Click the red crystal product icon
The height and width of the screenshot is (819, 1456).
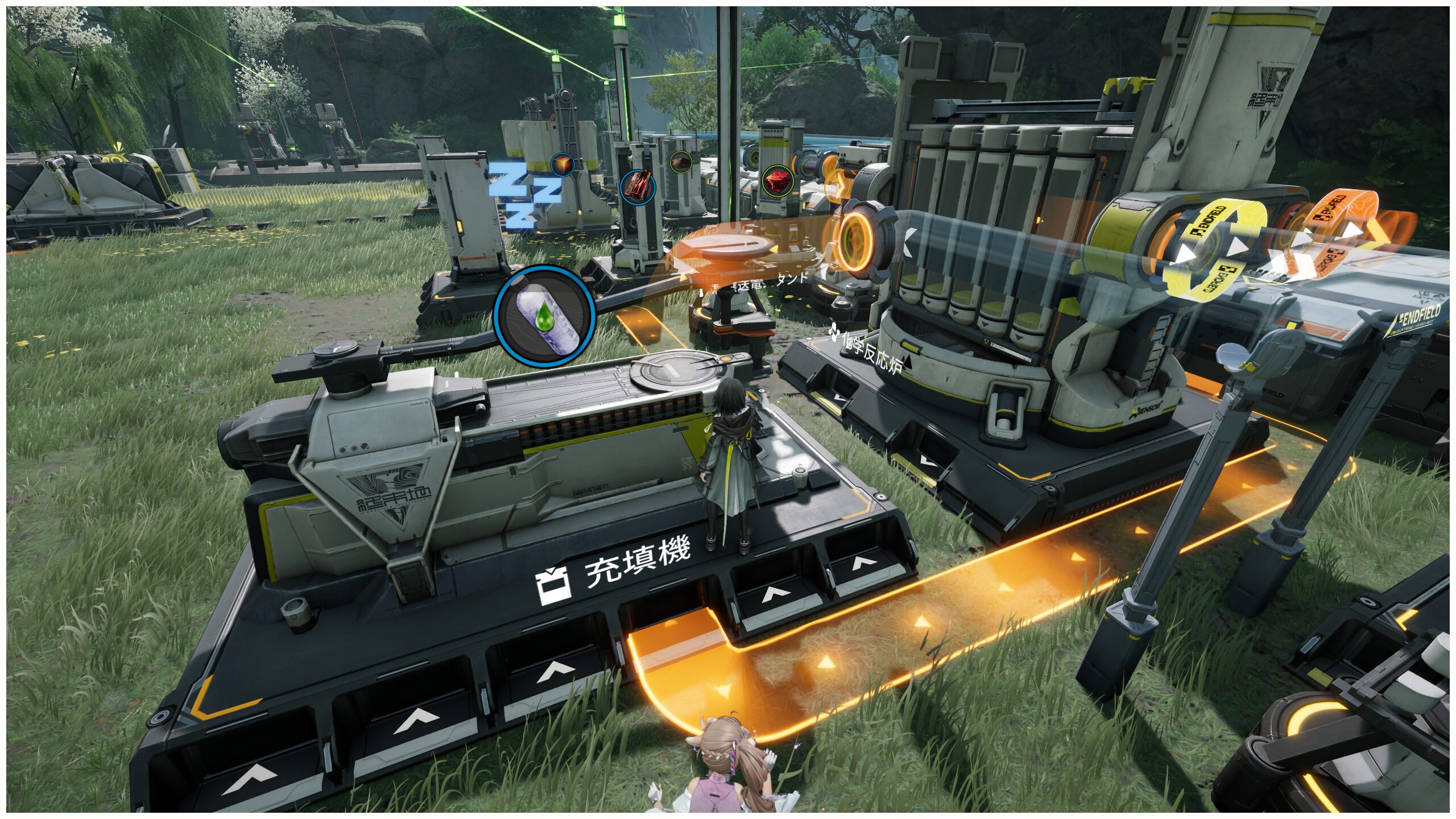coord(777,181)
